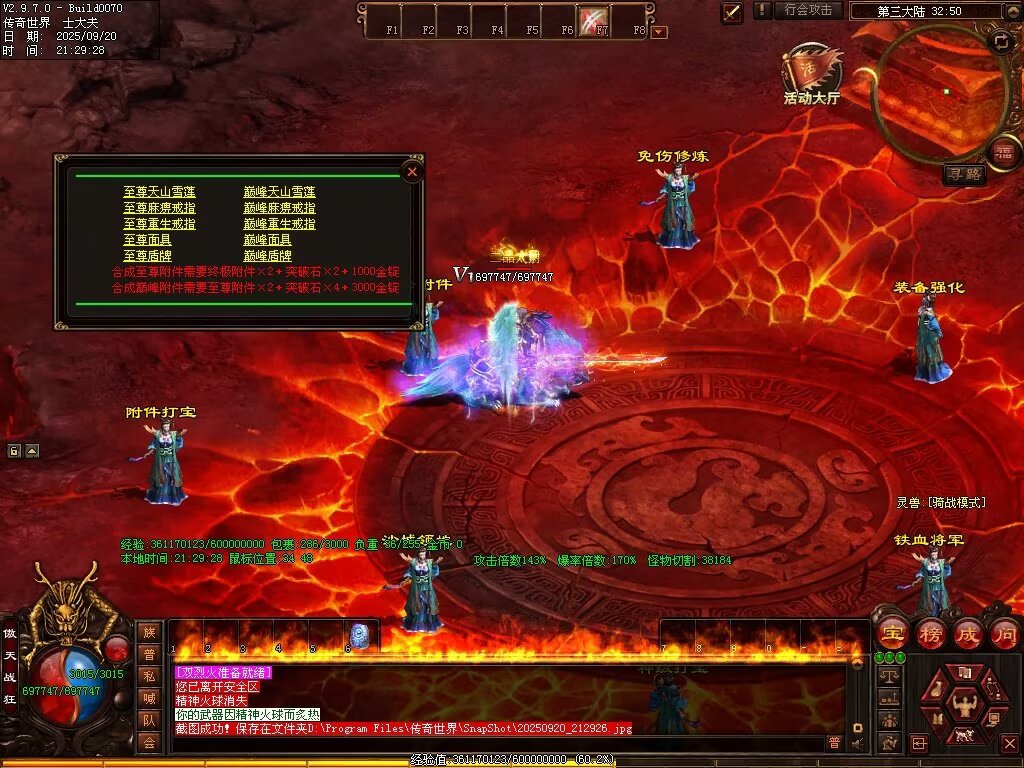The image size is (1024, 768).
Task: Select 至尊天山雪莲 crafting option
Action: point(159,192)
